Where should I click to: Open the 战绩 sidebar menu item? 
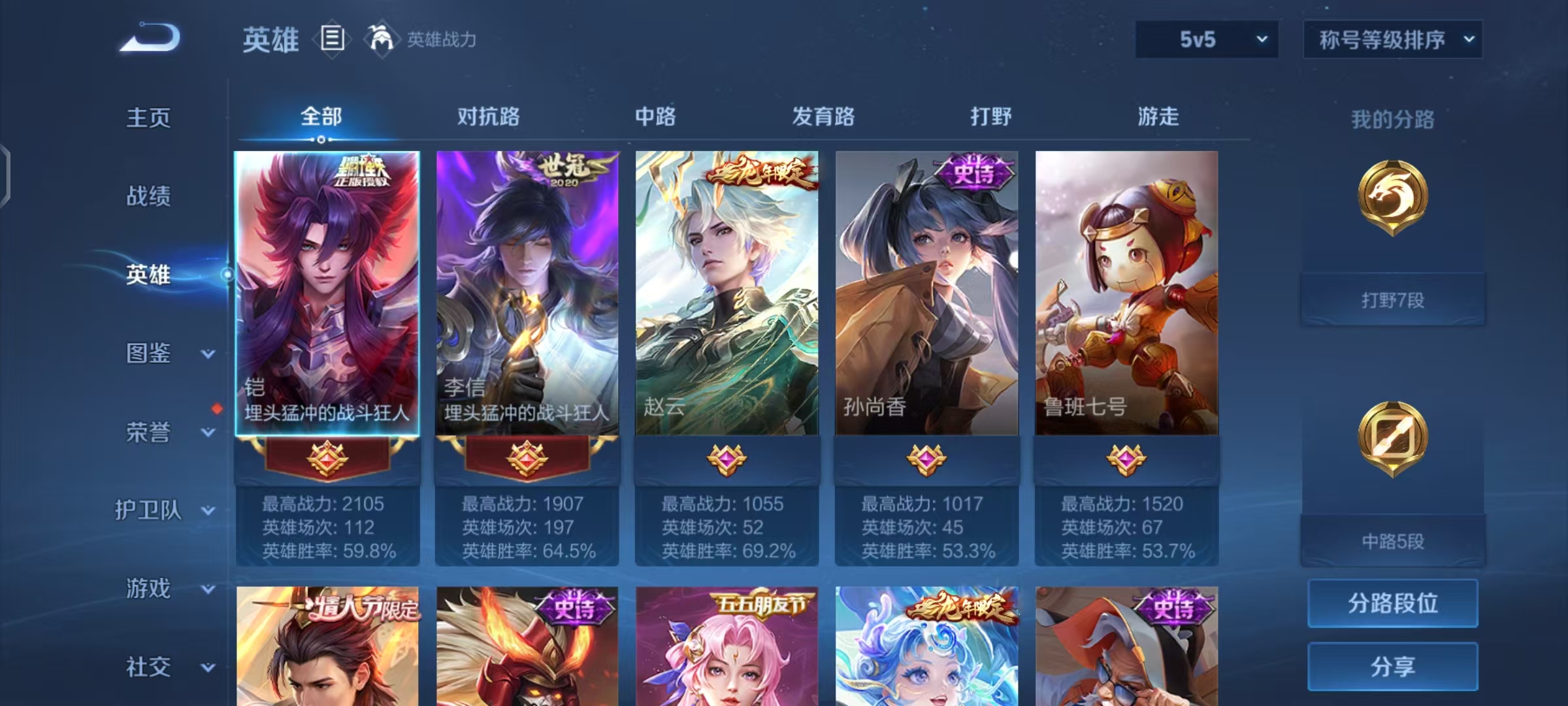click(147, 197)
